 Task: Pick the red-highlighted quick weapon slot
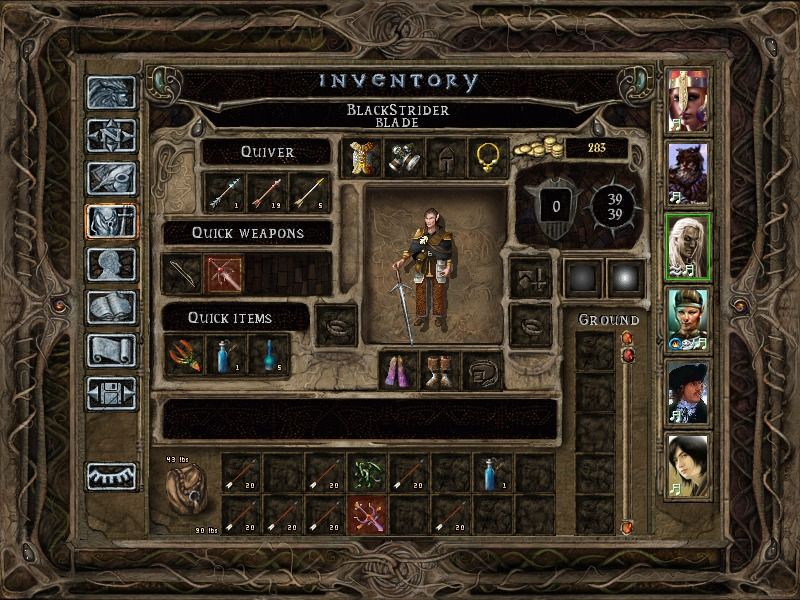tap(224, 273)
